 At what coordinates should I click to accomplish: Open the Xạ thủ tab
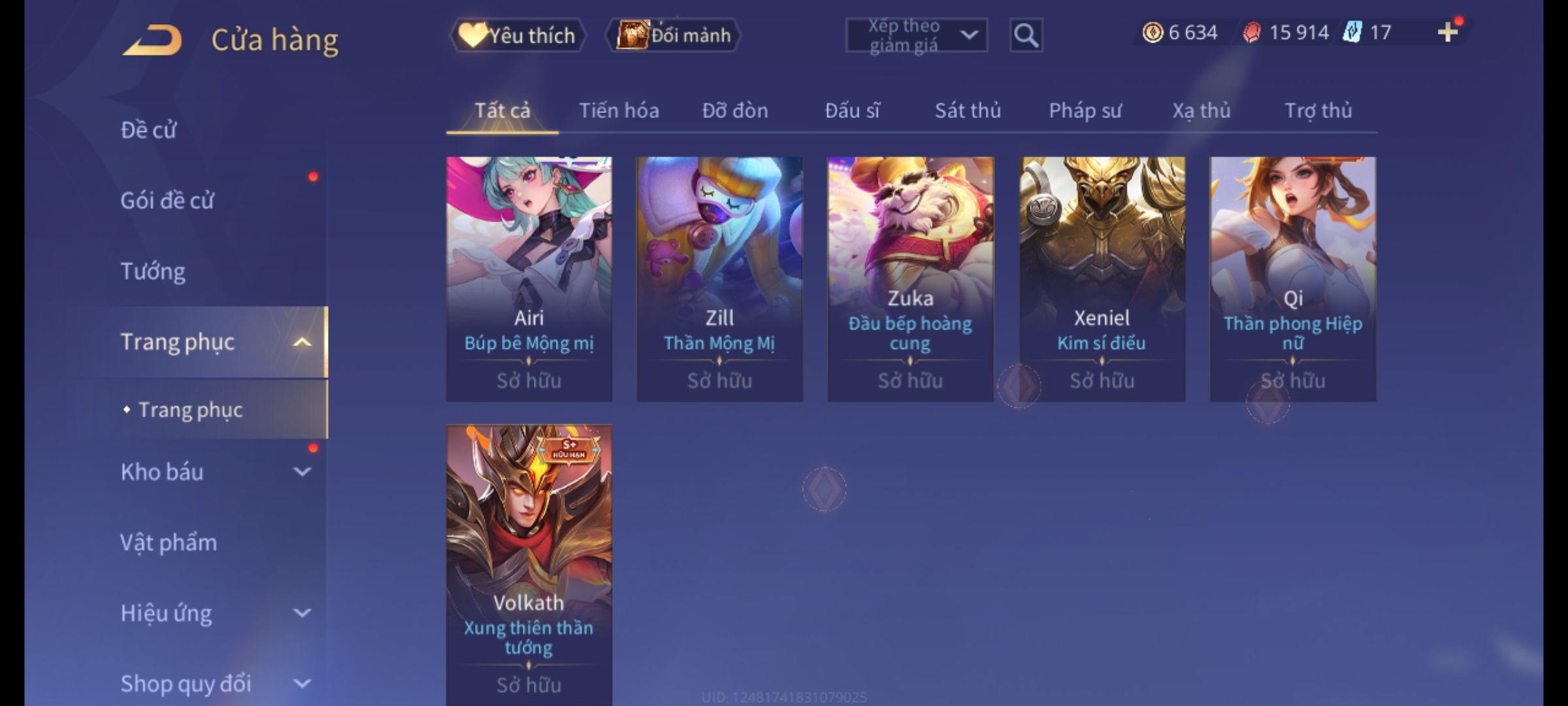tap(1201, 110)
